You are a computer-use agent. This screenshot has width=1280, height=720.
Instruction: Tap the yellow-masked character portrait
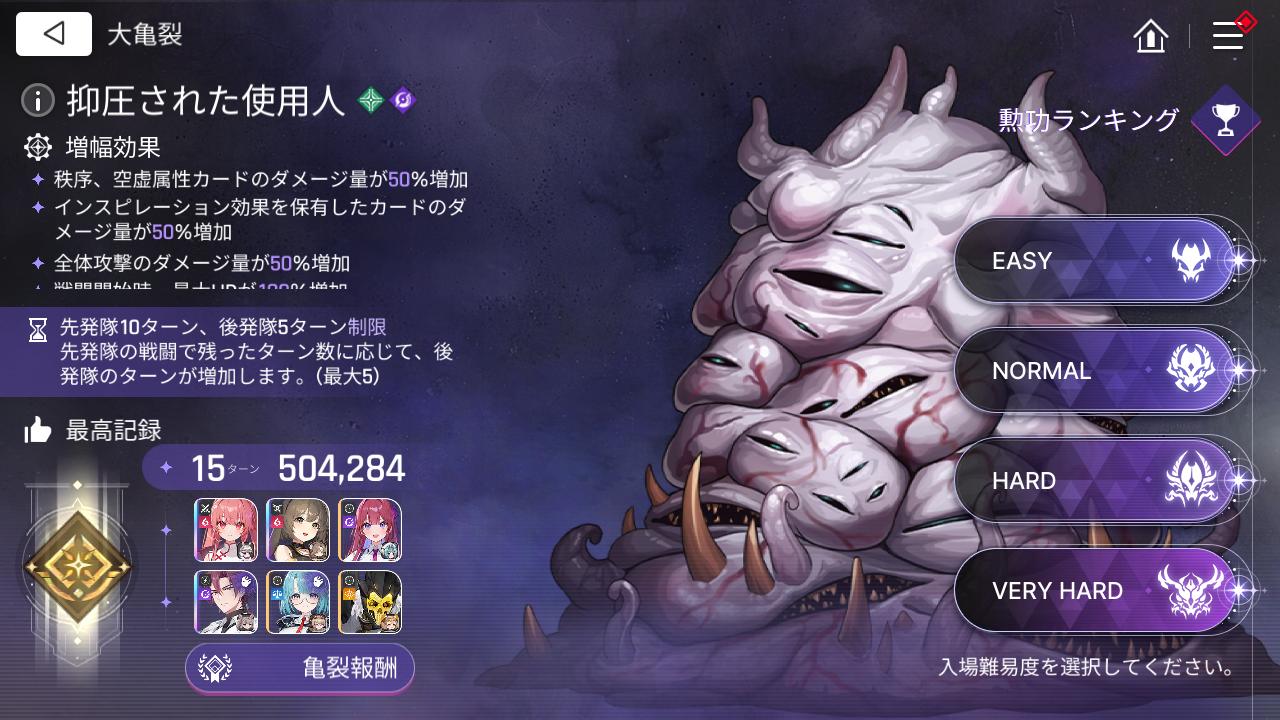point(370,602)
